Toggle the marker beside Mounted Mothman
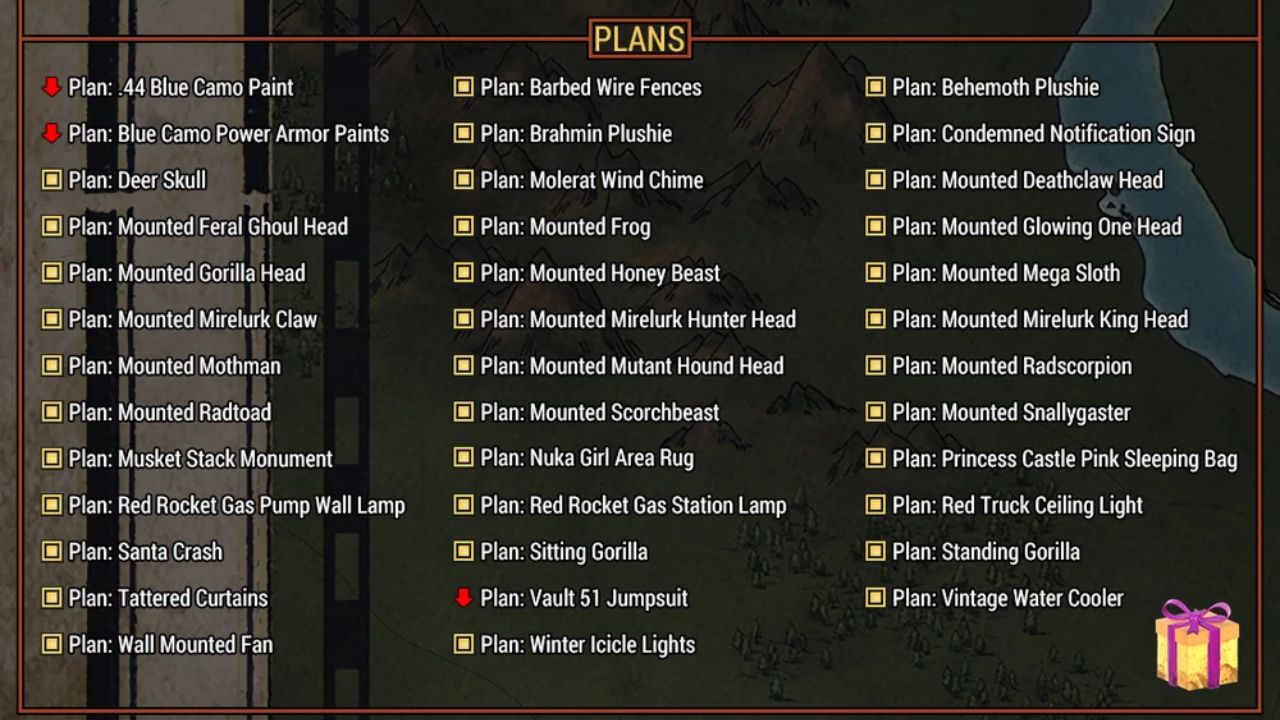Screen dimensions: 1280x720 52,366
